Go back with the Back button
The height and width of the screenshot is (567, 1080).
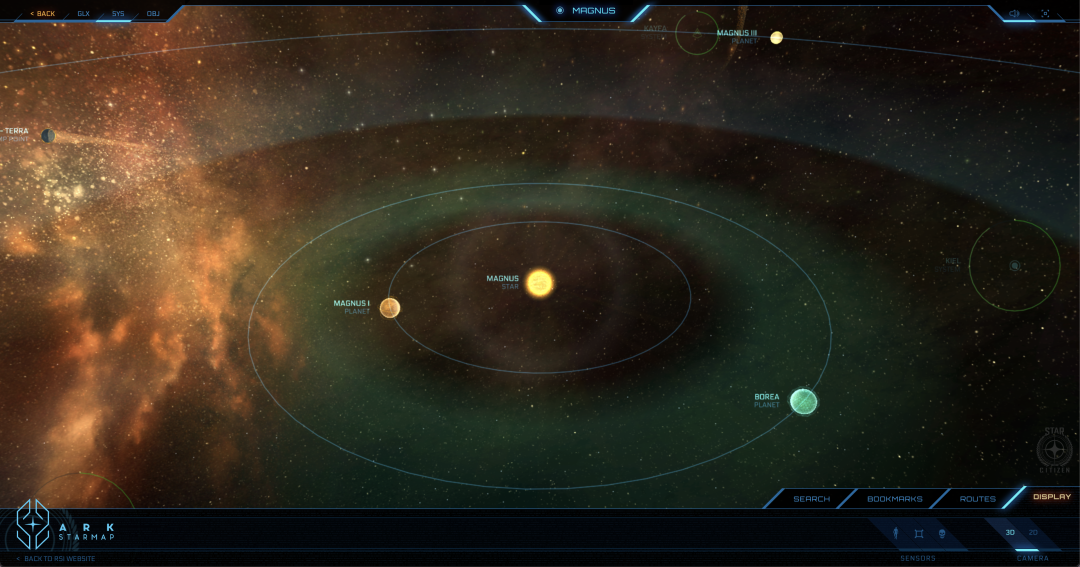click(x=43, y=14)
